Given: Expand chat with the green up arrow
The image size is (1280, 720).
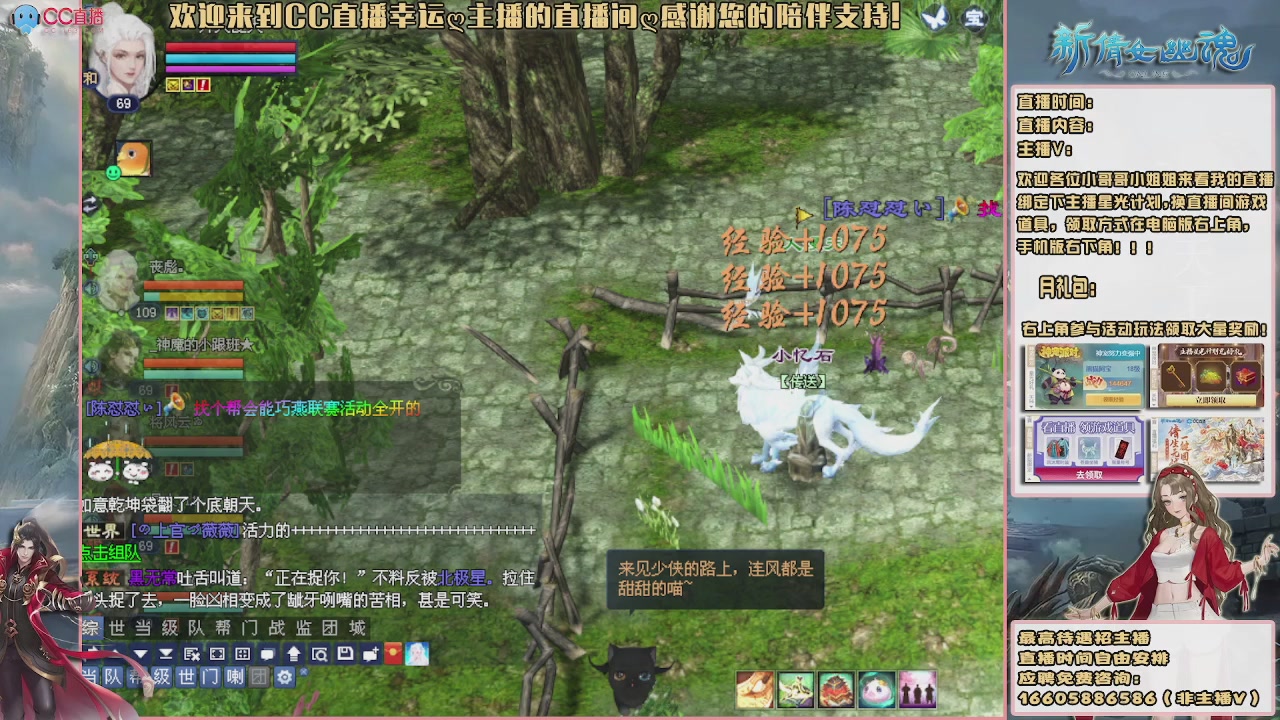Looking at the screenshot, I should coord(294,654).
